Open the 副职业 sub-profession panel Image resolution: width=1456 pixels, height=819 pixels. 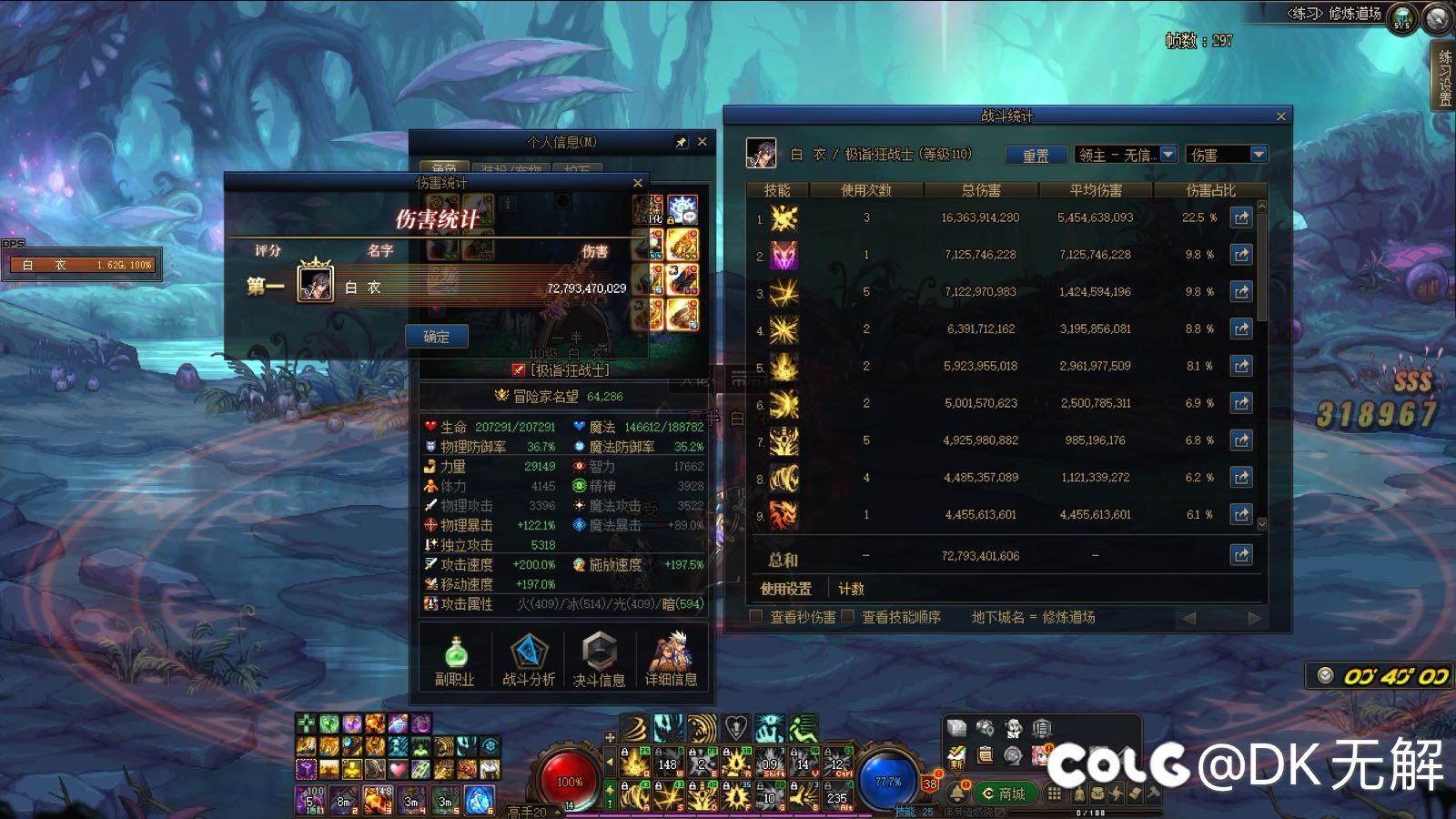tap(454, 660)
